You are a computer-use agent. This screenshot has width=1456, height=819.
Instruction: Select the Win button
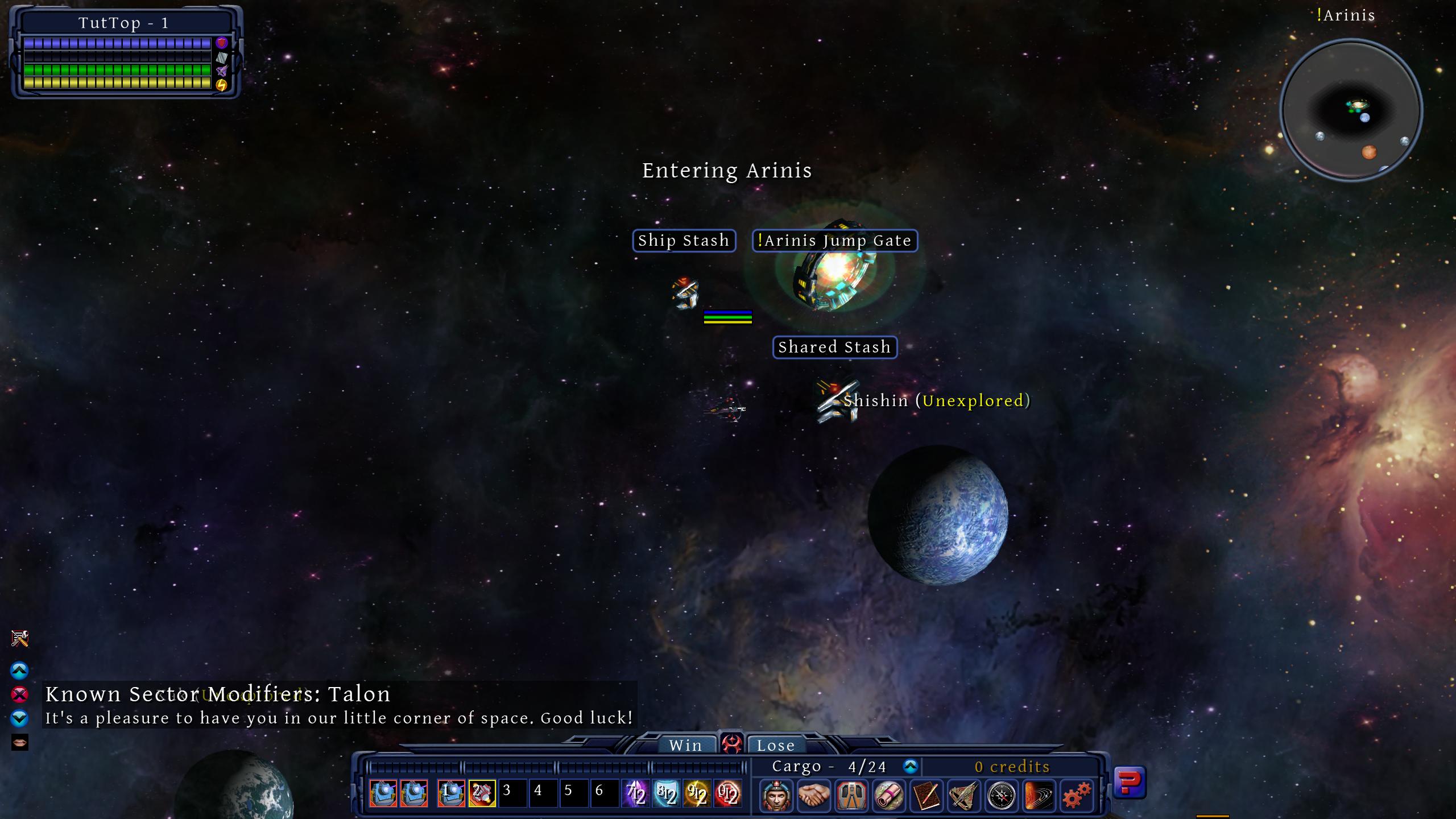[685, 745]
